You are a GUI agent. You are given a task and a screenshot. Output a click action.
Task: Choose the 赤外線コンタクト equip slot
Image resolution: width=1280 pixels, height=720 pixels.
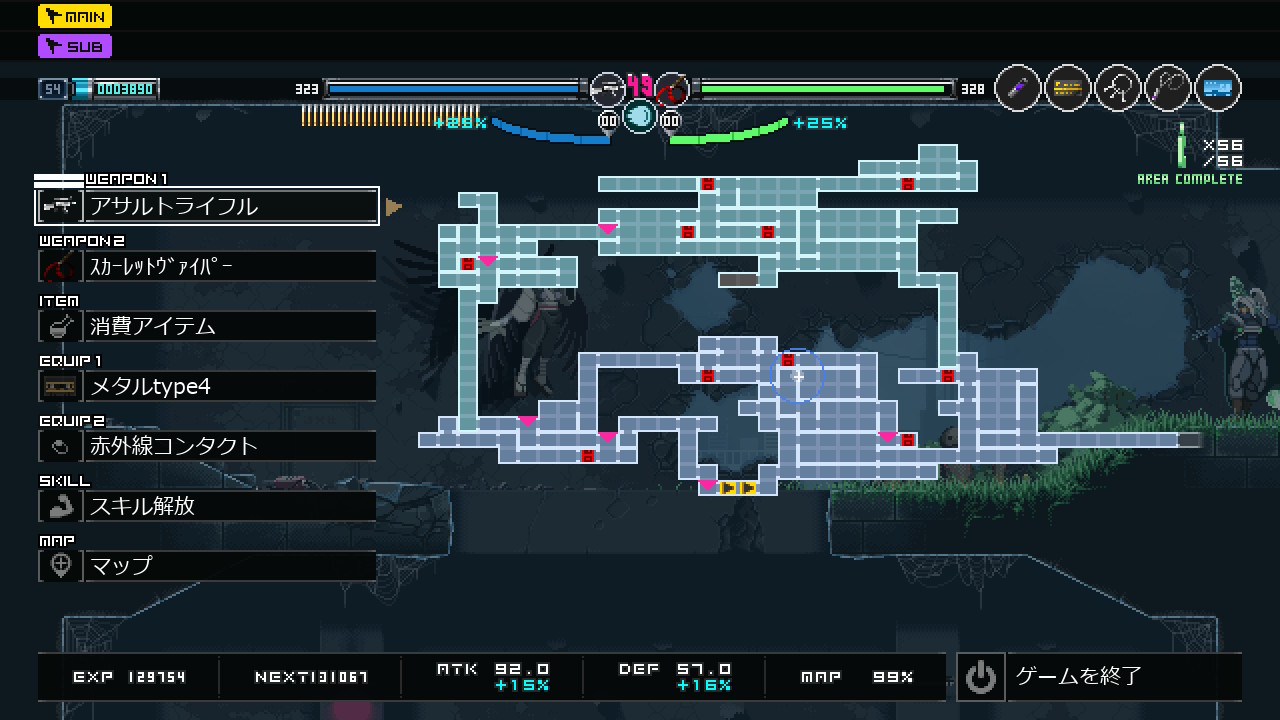click(207, 446)
